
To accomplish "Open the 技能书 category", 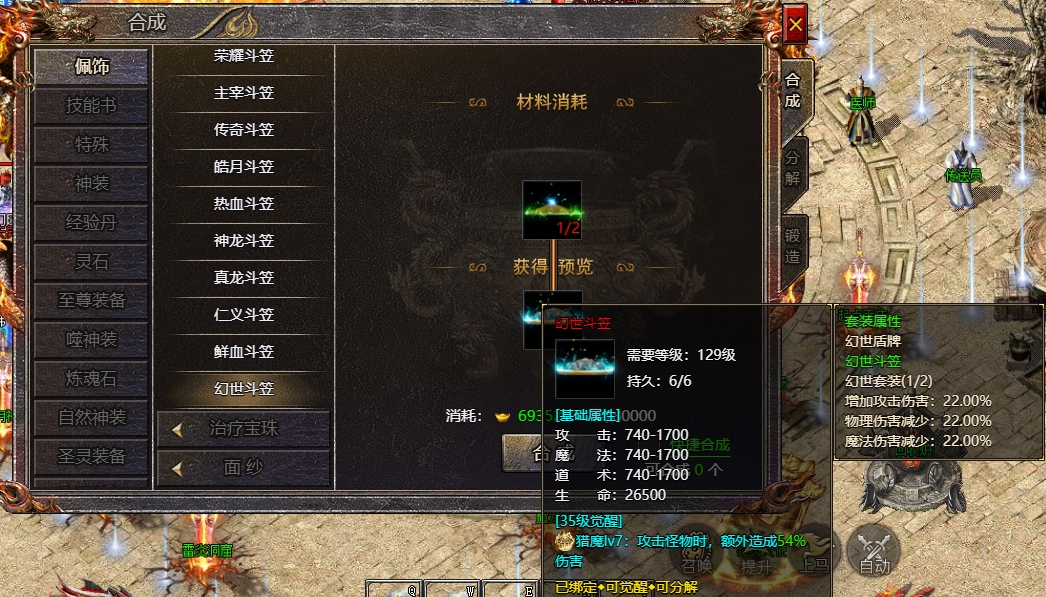I will pos(92,106).
